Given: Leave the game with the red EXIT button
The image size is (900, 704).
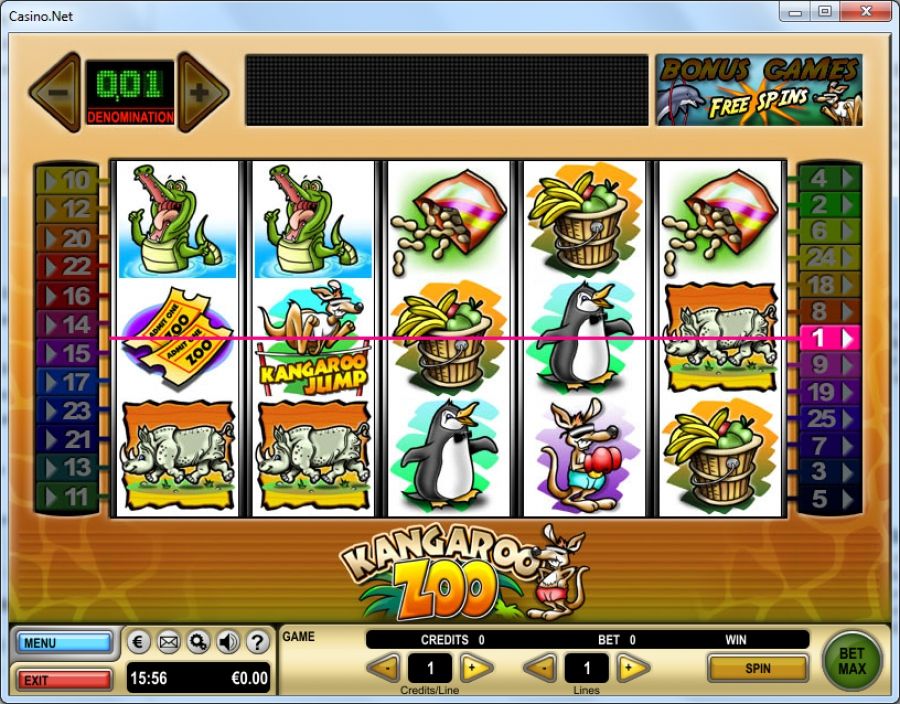Looking at the screenshot, I should (65, 680).
